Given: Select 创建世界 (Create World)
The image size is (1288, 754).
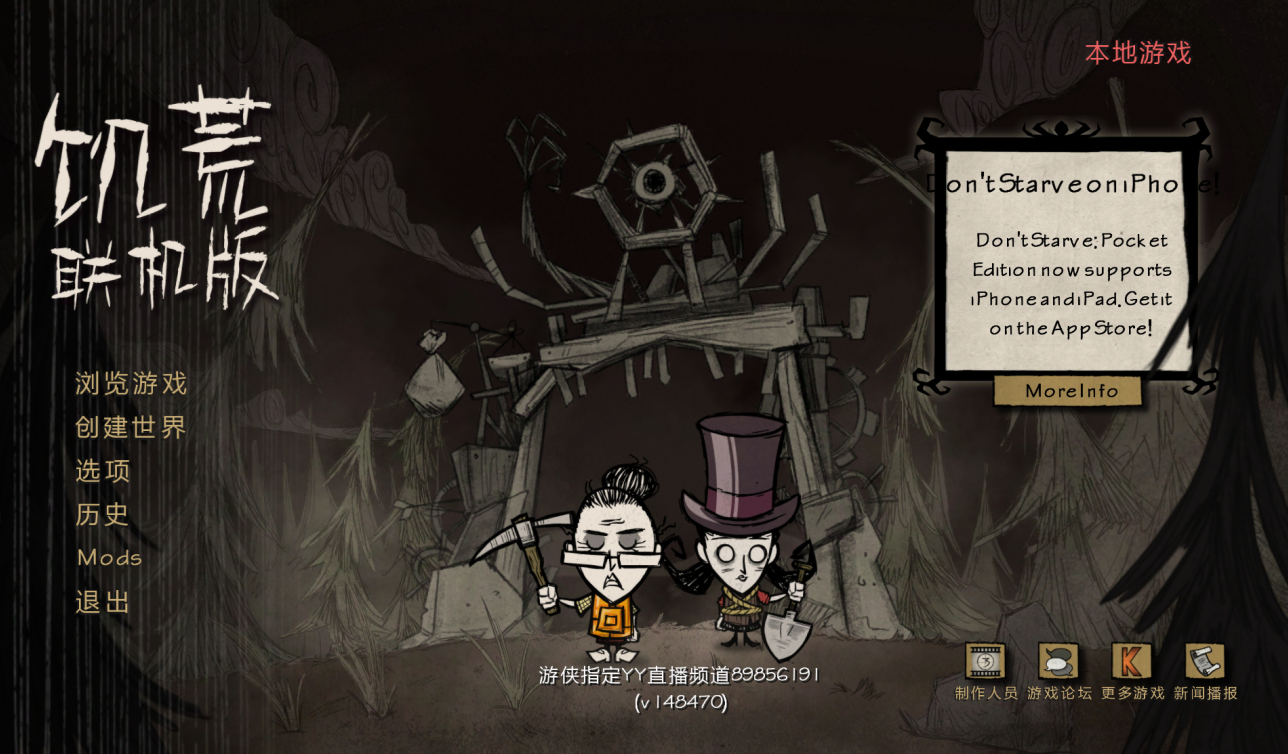Looking at the screenshot, I should click(131, 428).
